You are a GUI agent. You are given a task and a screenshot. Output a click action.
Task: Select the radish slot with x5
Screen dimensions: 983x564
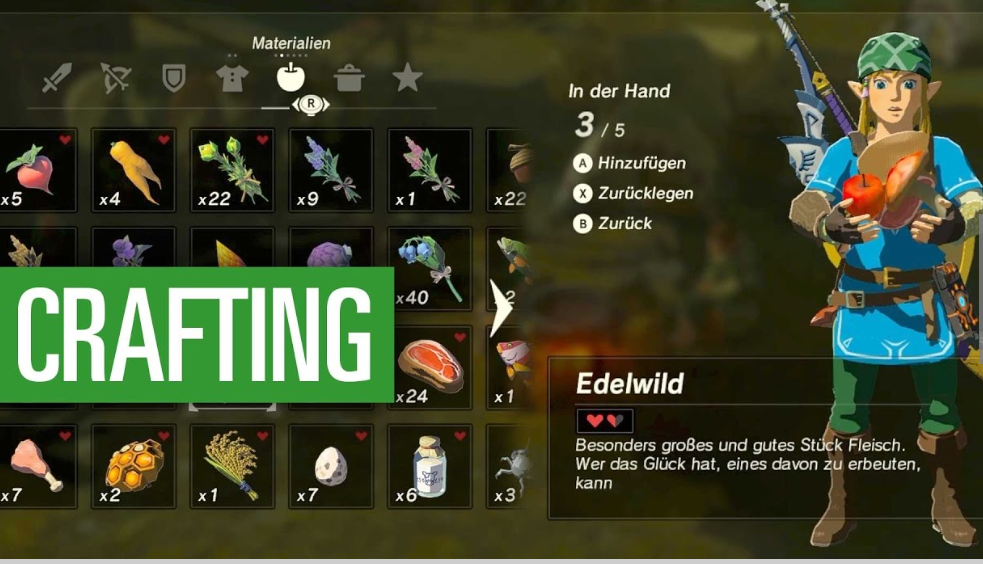click(x=36, y=169)
